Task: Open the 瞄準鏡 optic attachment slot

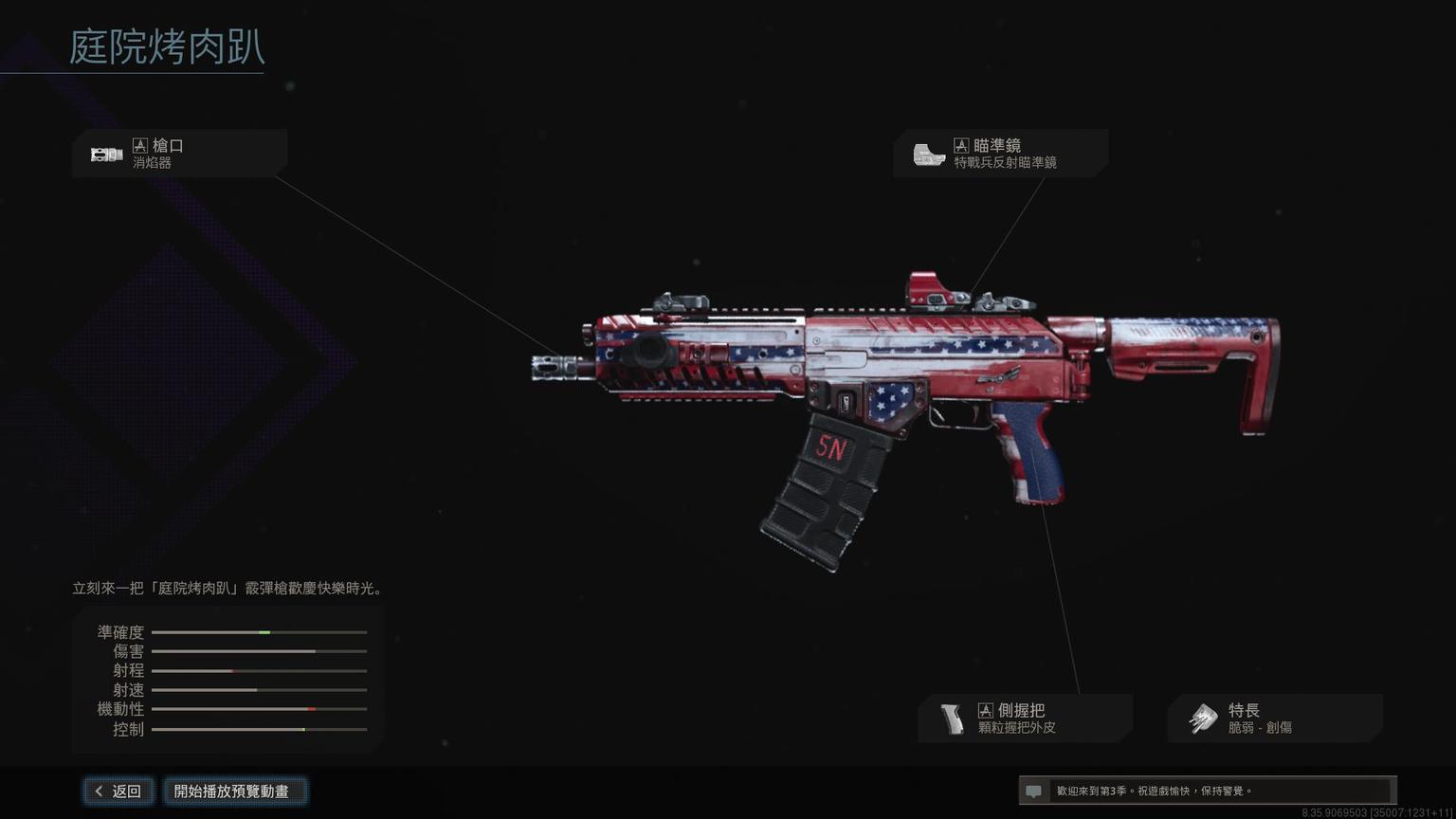Action: click(1000, 154)
